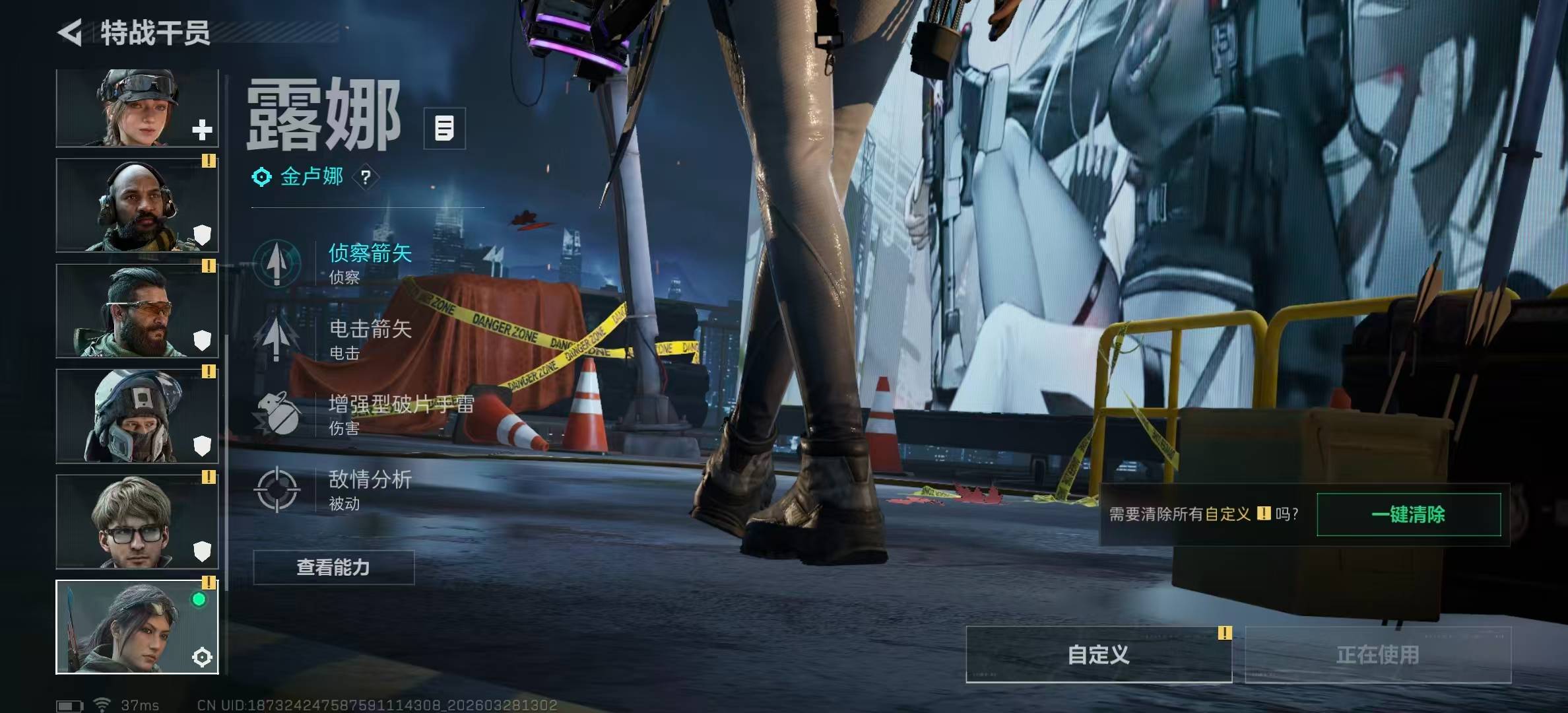The image size is (1568, 713).
Task: Choose the operator with black-rimmed glasses
Action: 137,522
